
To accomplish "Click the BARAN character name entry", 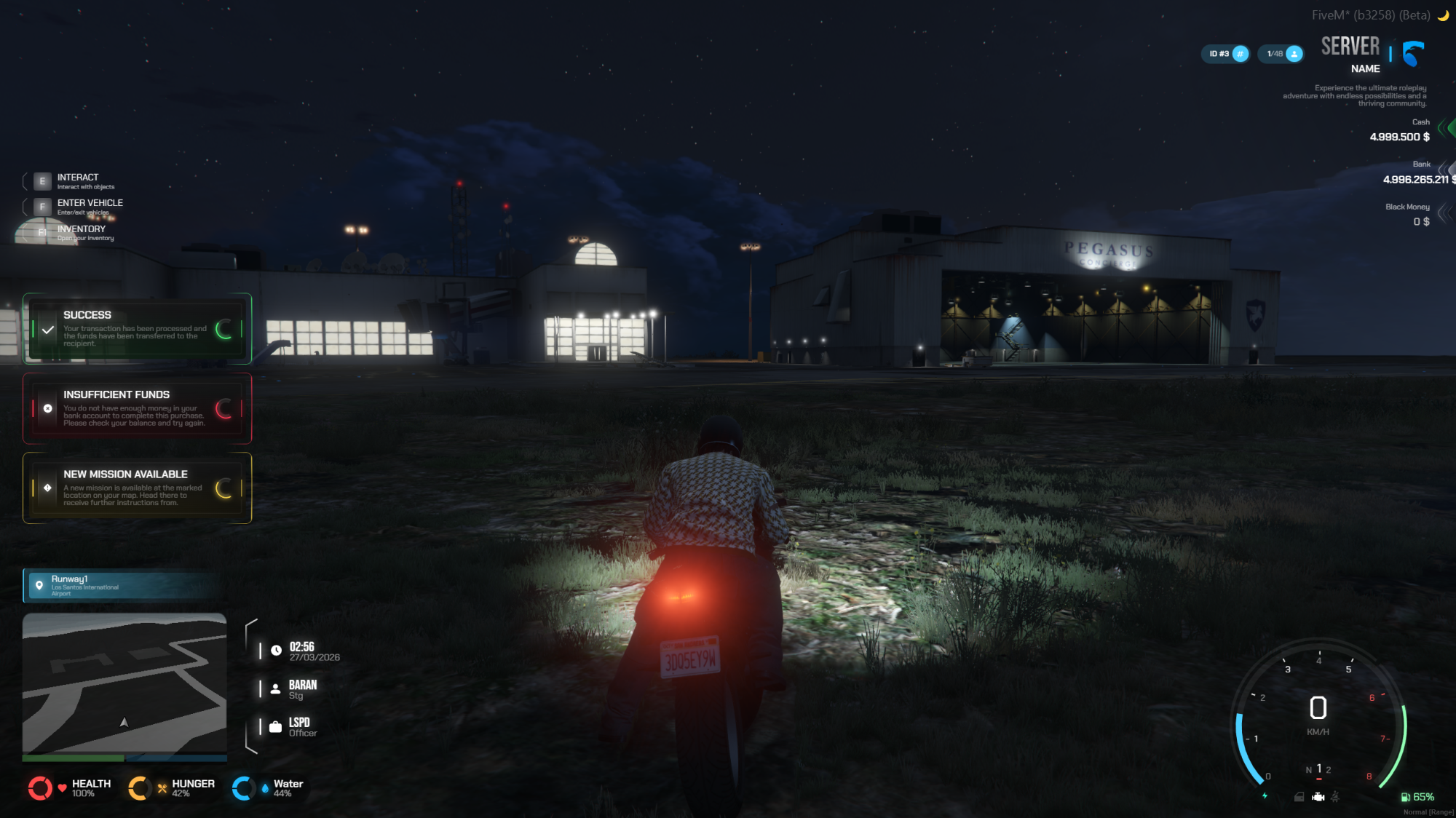I will click(x=301, y=689).
